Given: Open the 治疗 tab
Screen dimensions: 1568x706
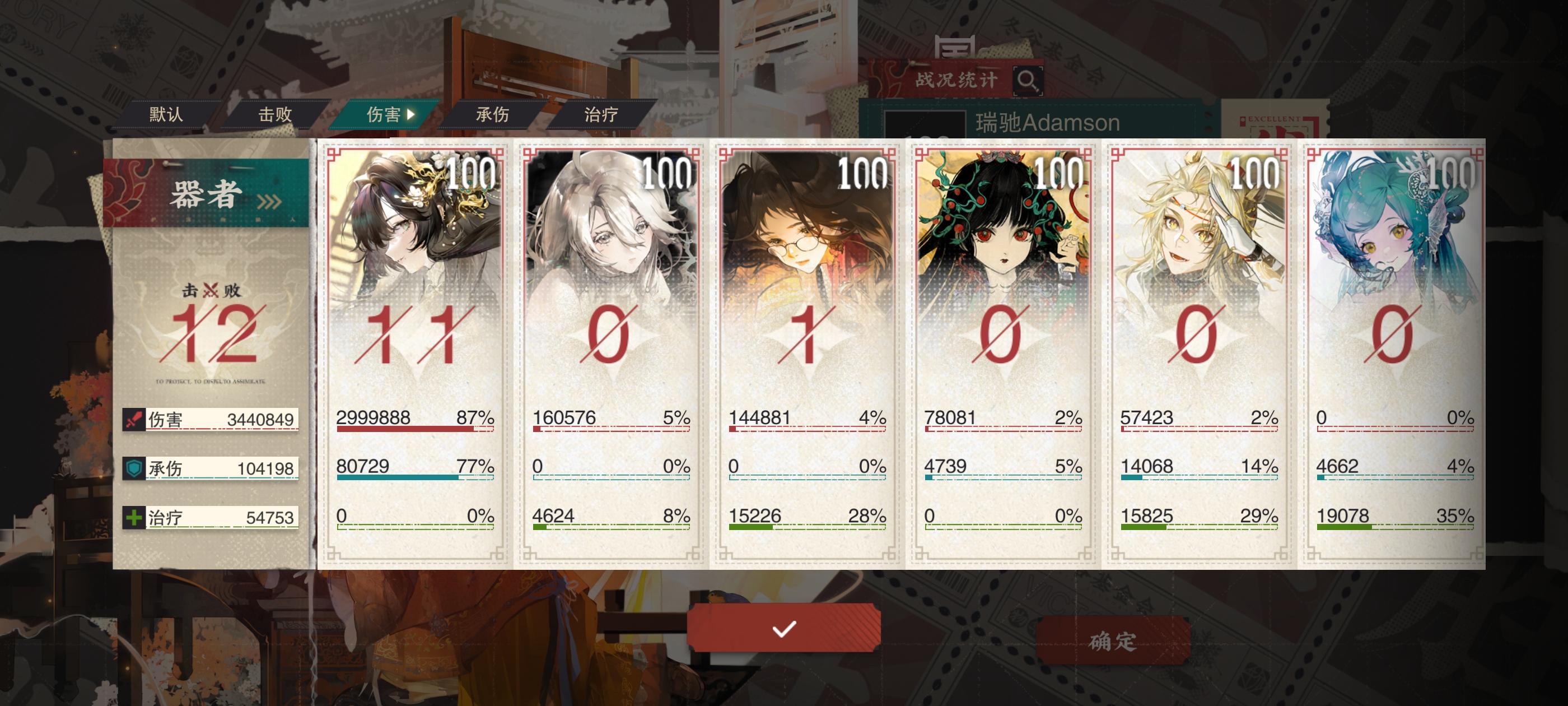Looking at the screenshot, I should tap(600, 114).
